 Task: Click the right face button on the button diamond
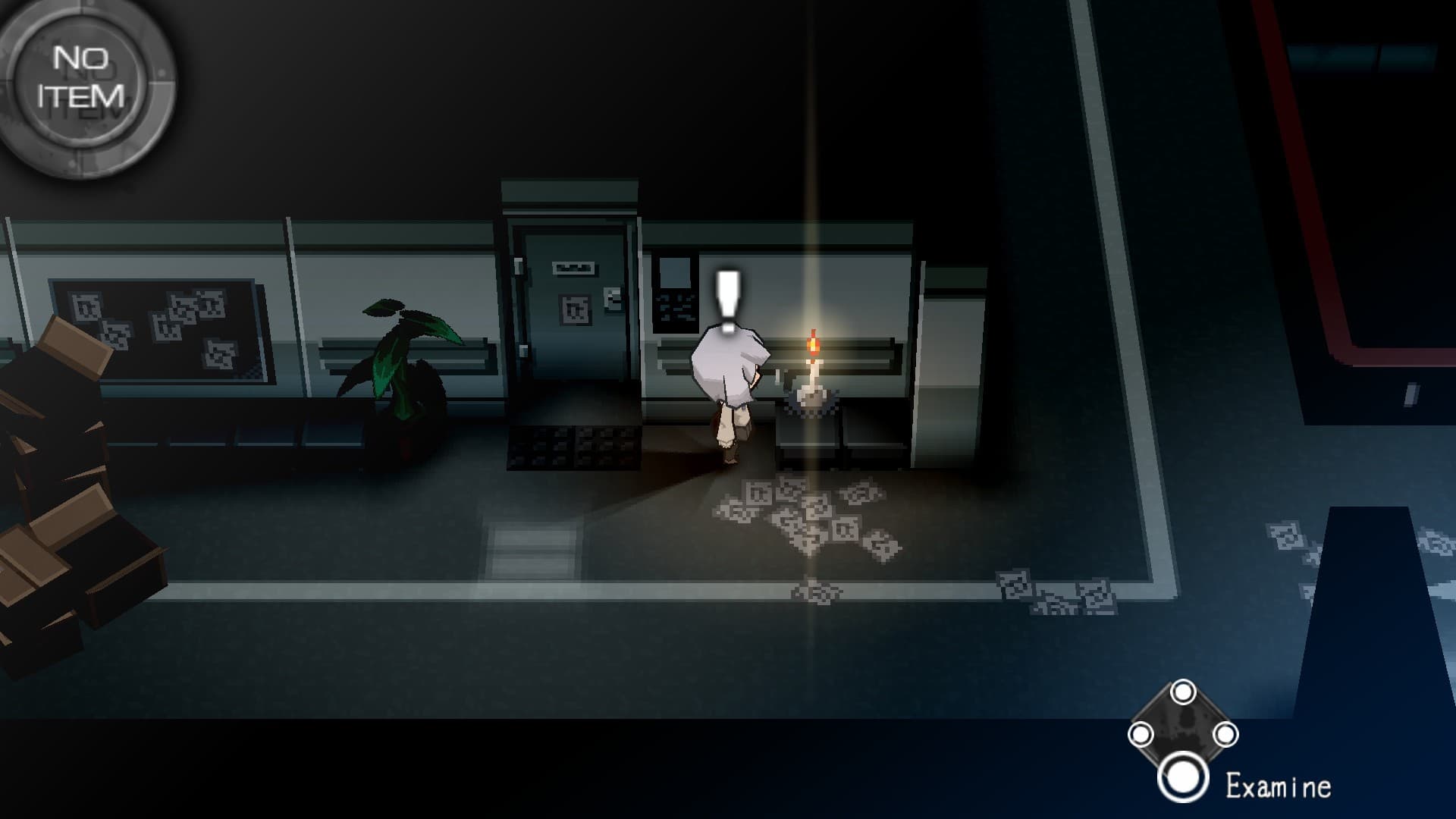pos(1227,733)
